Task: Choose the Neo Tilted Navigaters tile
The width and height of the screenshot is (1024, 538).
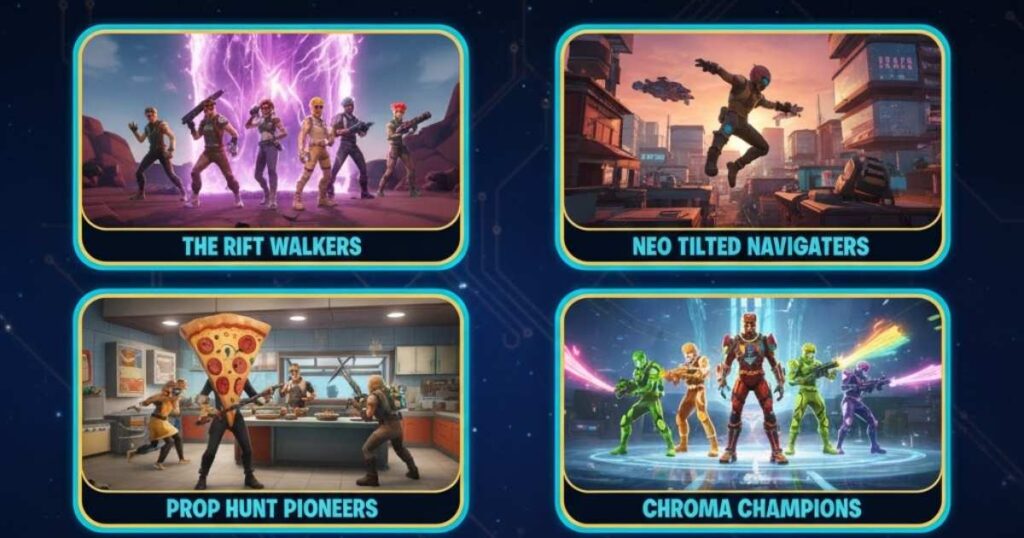Action: tap(752, 146)
